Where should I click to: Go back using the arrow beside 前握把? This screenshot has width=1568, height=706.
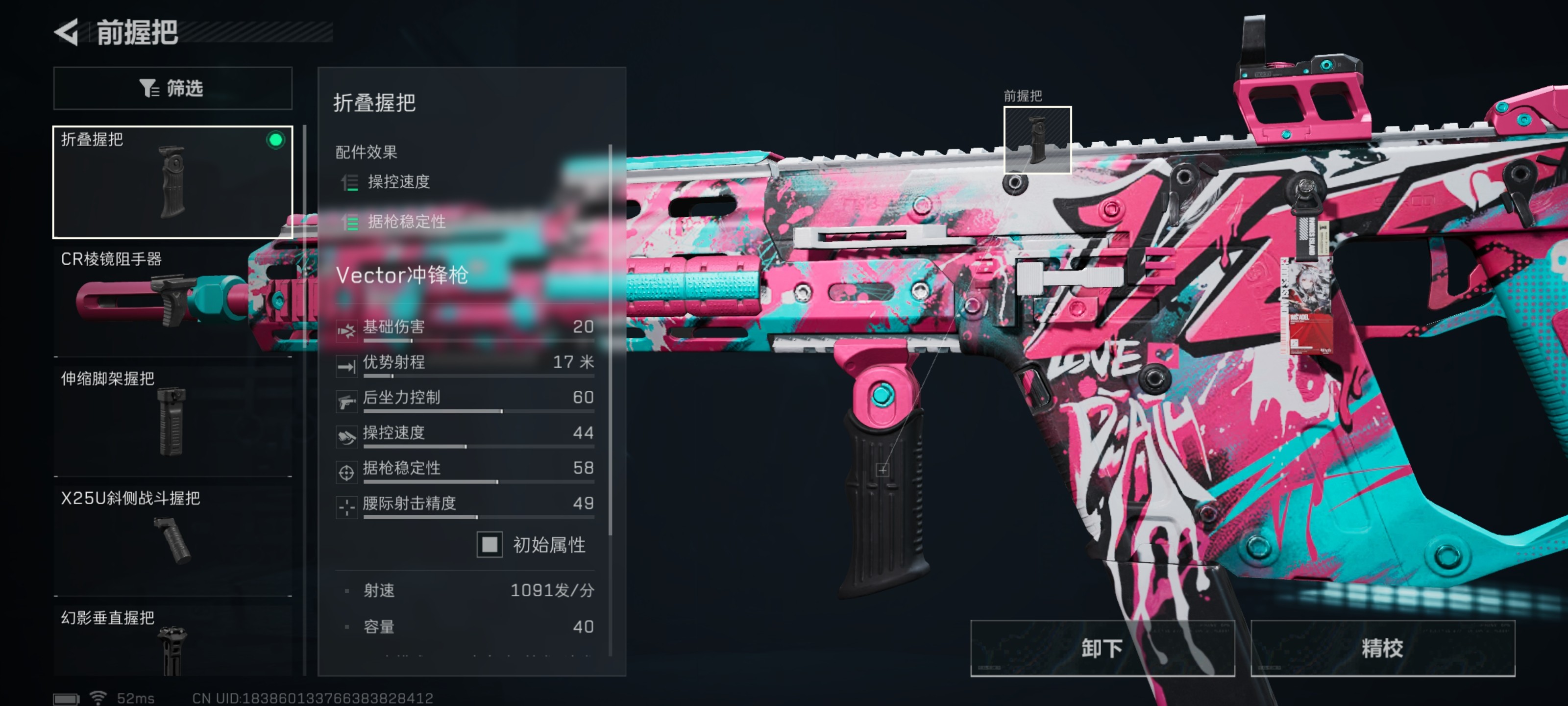pyautogui.click(x=67, y=32)
